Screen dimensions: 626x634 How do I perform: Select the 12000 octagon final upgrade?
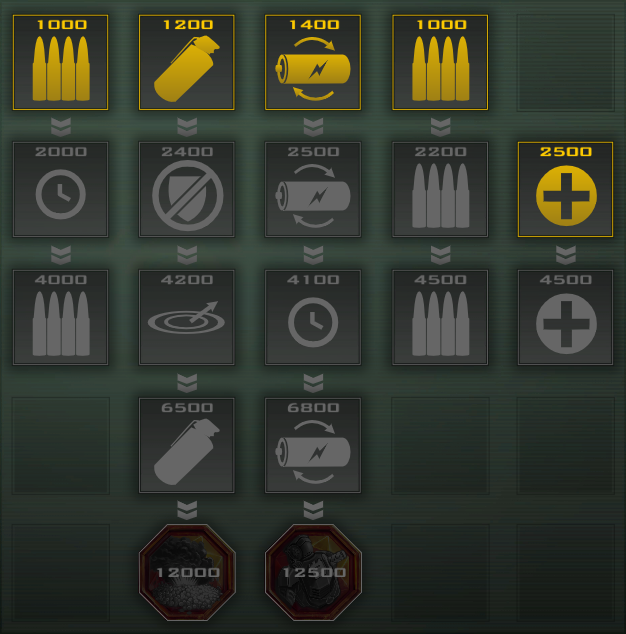coord(187,572)
